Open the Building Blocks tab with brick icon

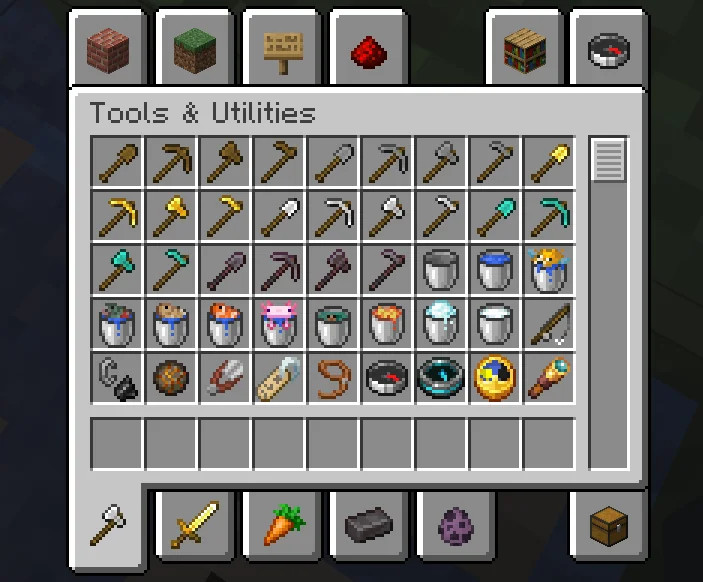pos(109,49)
